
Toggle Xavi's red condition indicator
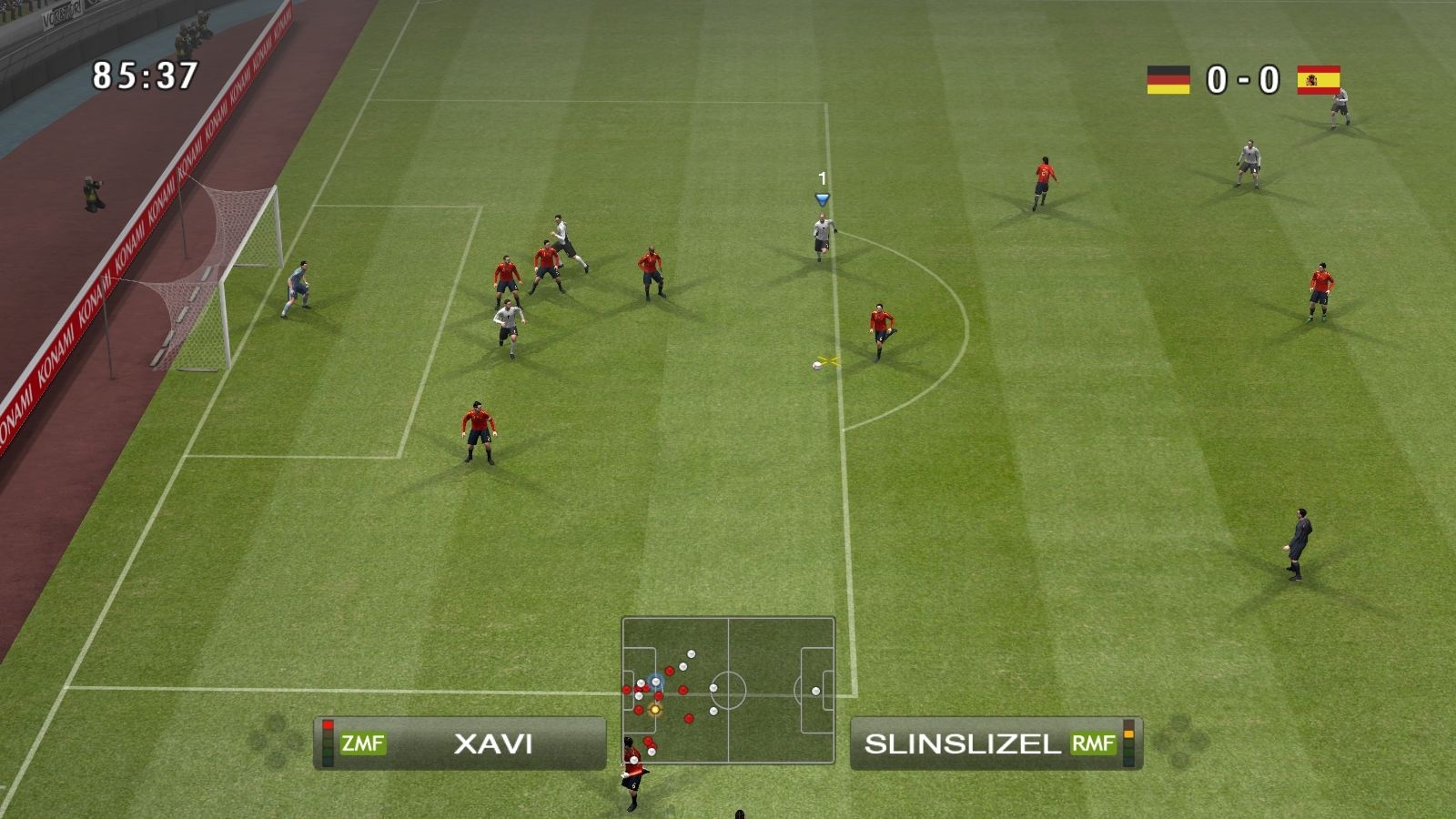pyautogui.click(x=328, y=724)
